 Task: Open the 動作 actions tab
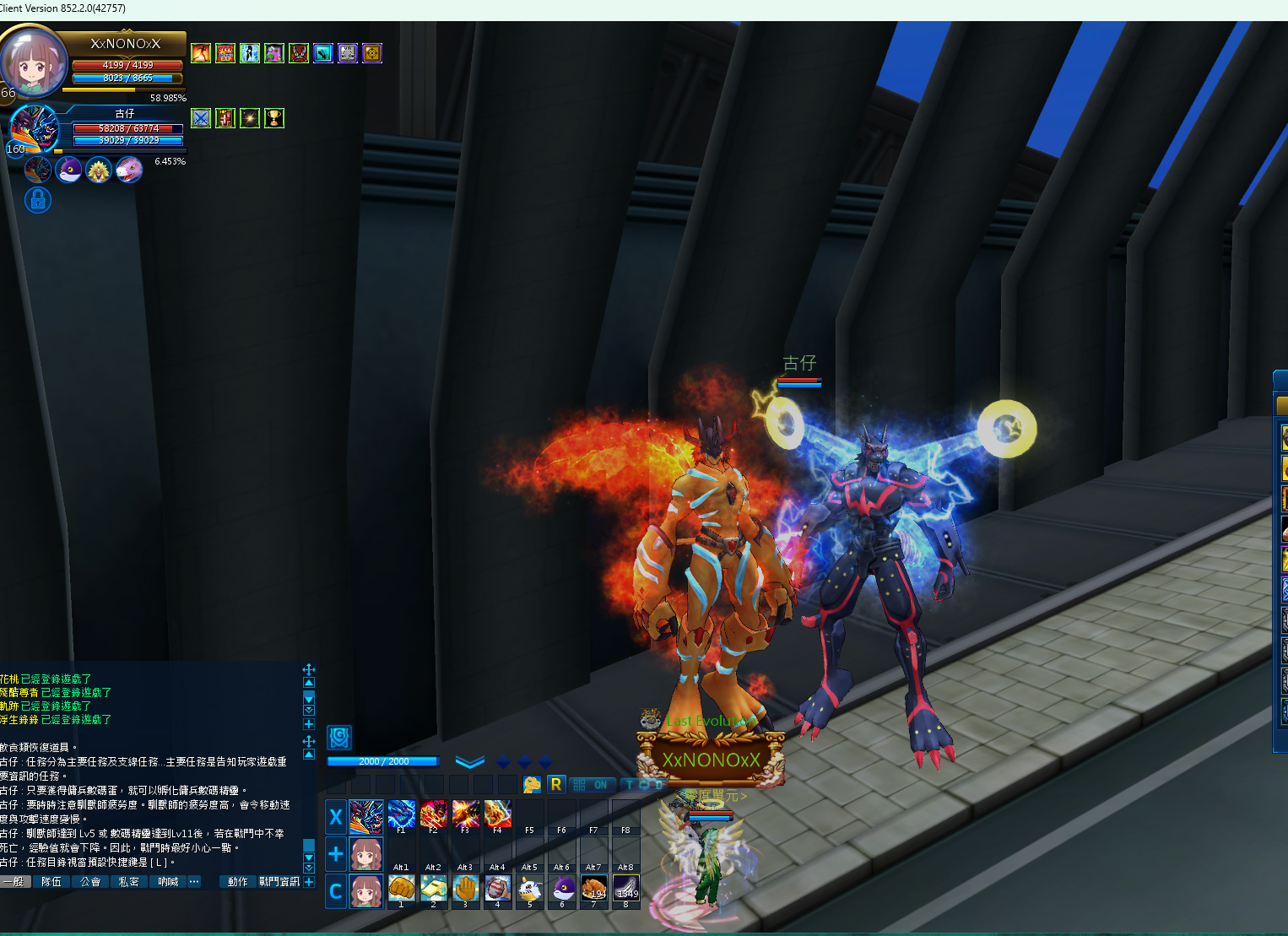[238, 882]
